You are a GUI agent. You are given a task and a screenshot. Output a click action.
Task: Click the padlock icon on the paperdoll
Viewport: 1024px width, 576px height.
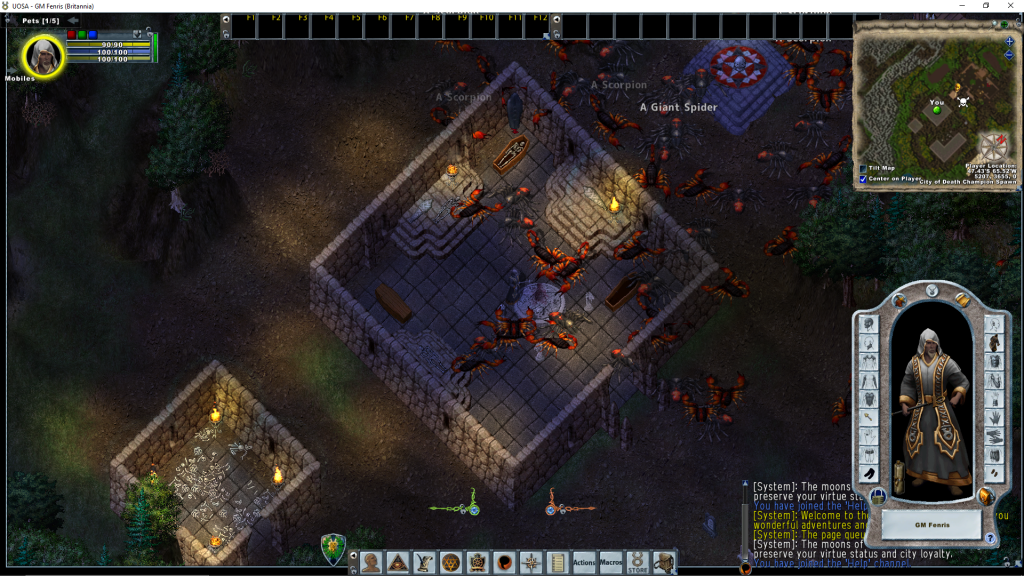877,496
